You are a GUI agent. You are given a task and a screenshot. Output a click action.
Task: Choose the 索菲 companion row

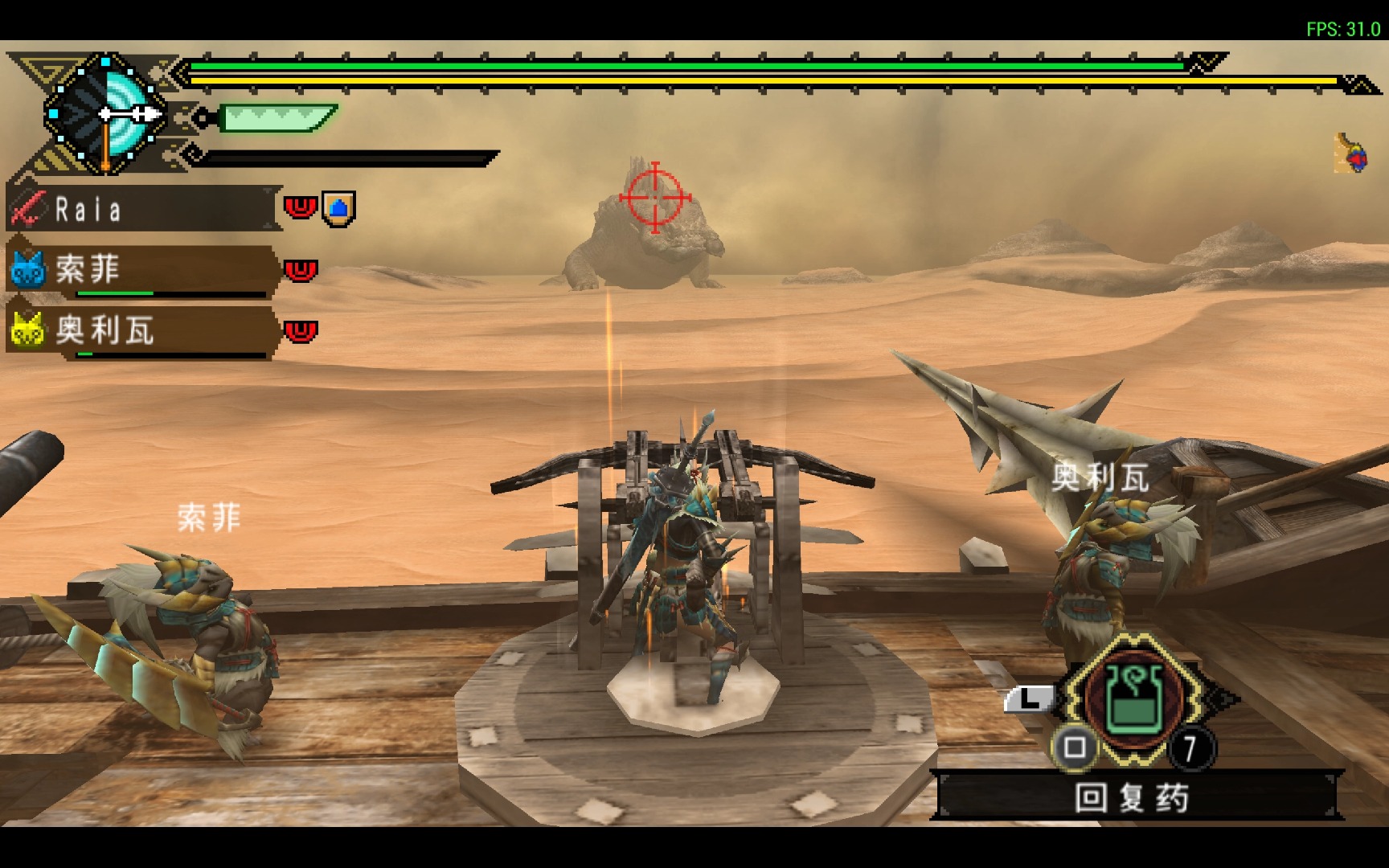tap(141, 270)
